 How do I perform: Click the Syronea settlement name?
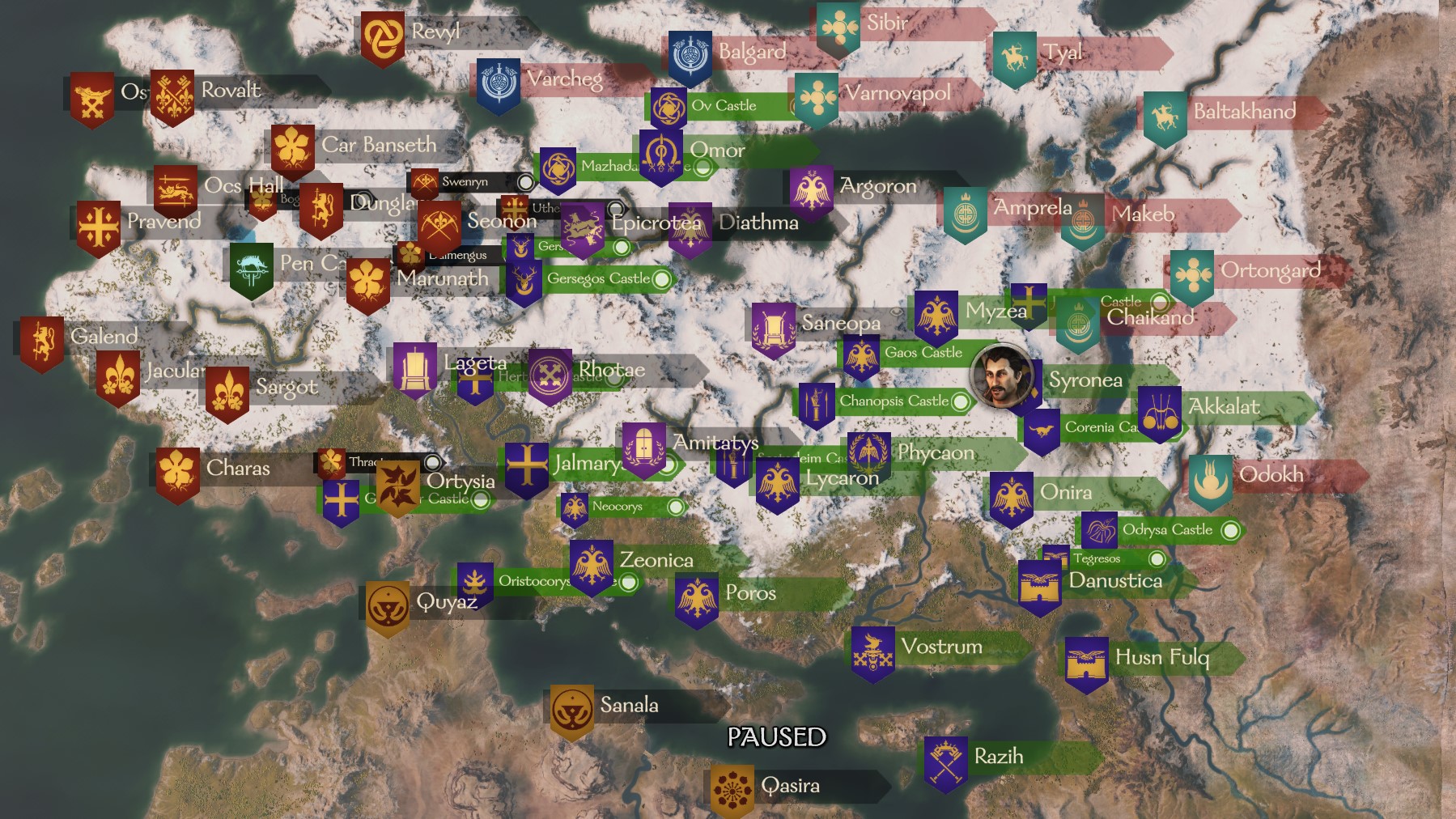[x=1086, y=380]
